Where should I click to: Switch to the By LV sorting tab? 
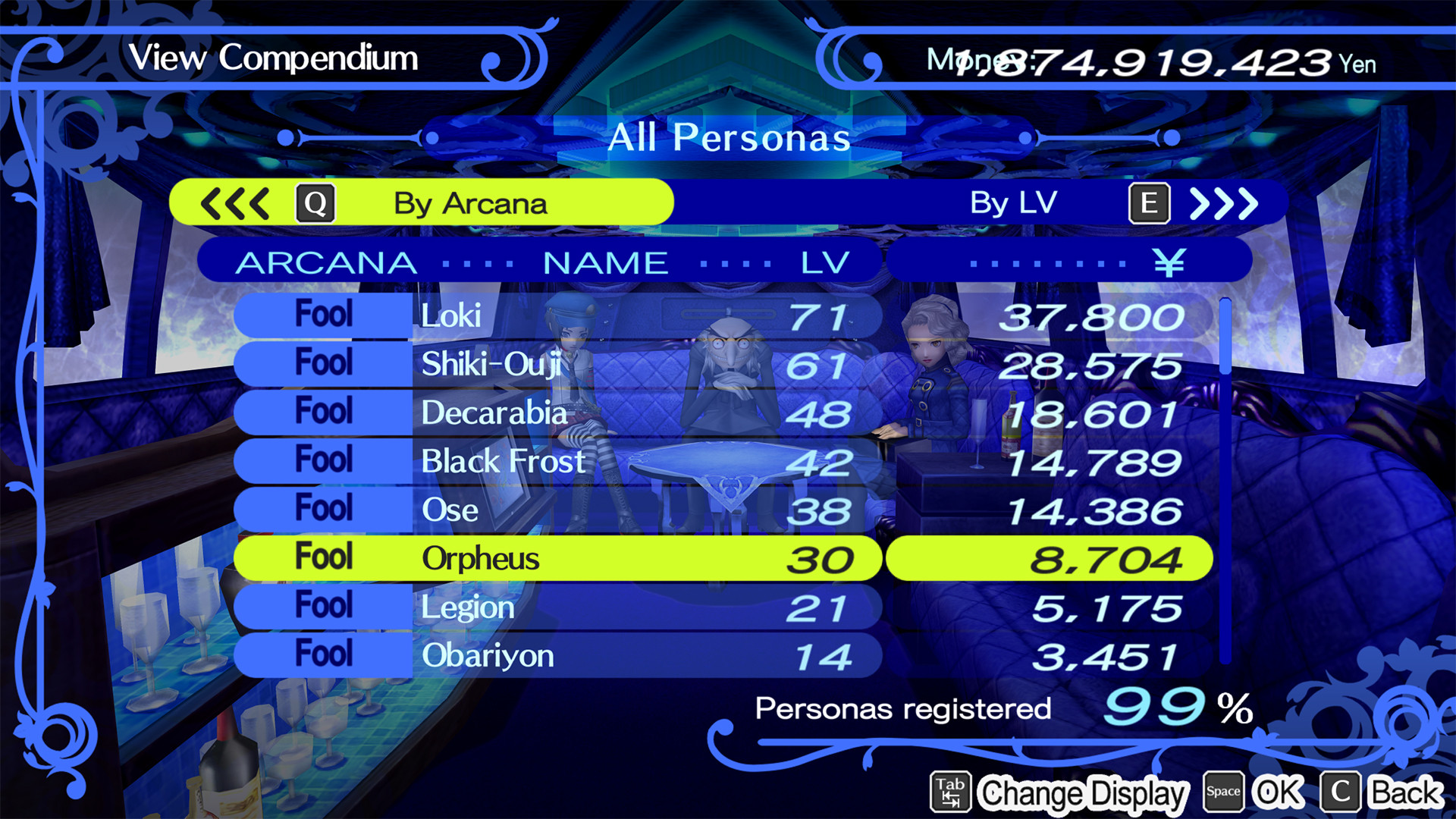point(1015,202)
